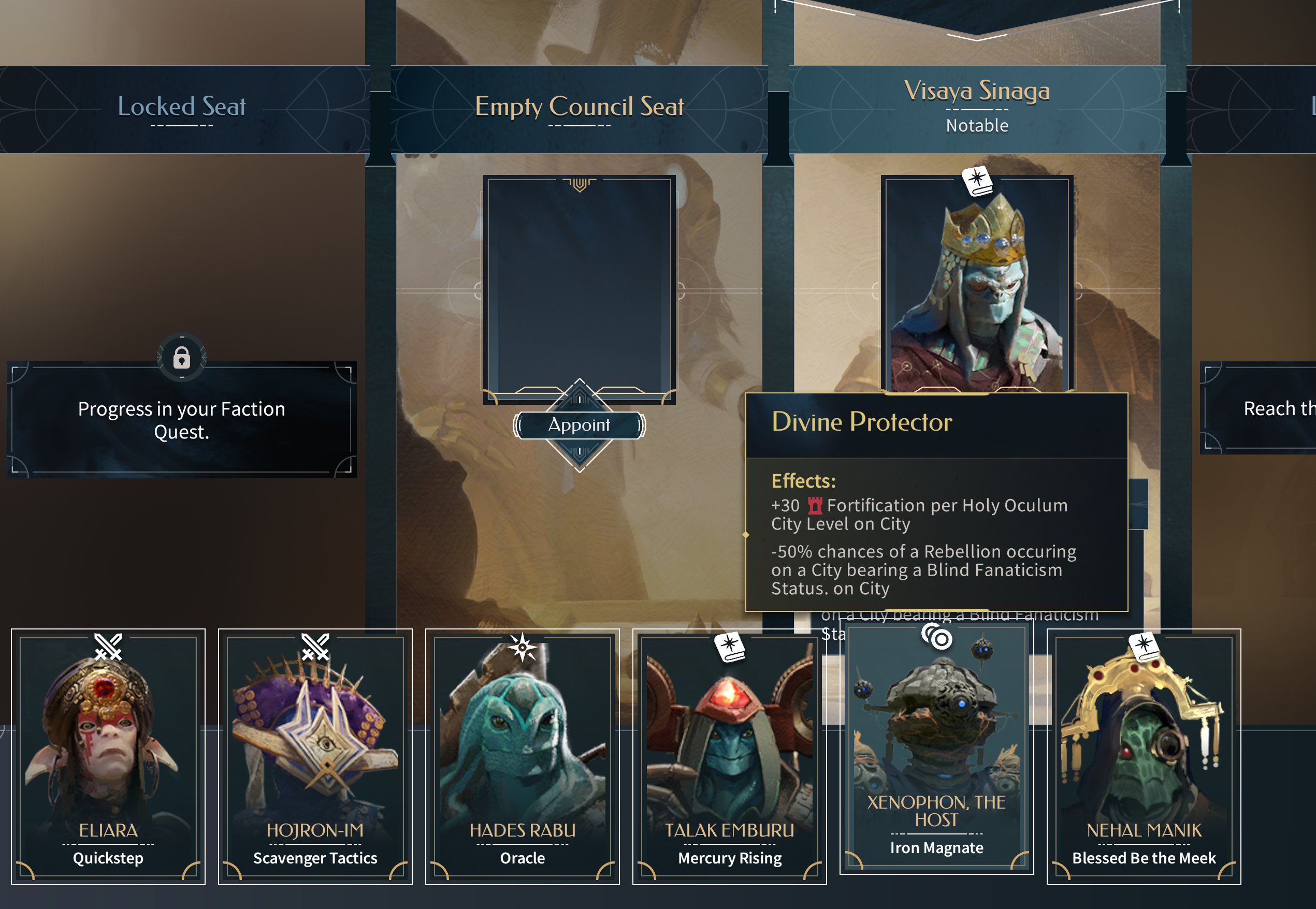Appoint a councilor to the empty seat

coord(579,425)
